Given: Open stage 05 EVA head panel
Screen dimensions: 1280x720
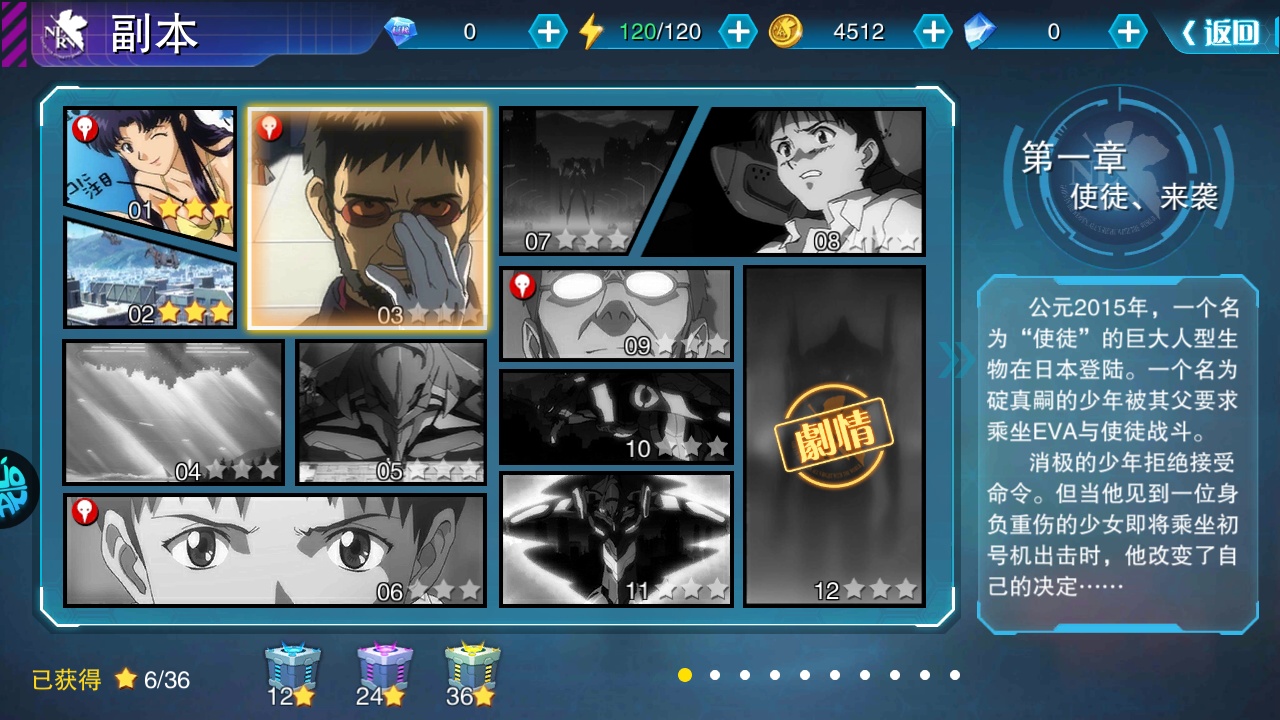Looking at the screenshot, I should [x=391, y=411].
